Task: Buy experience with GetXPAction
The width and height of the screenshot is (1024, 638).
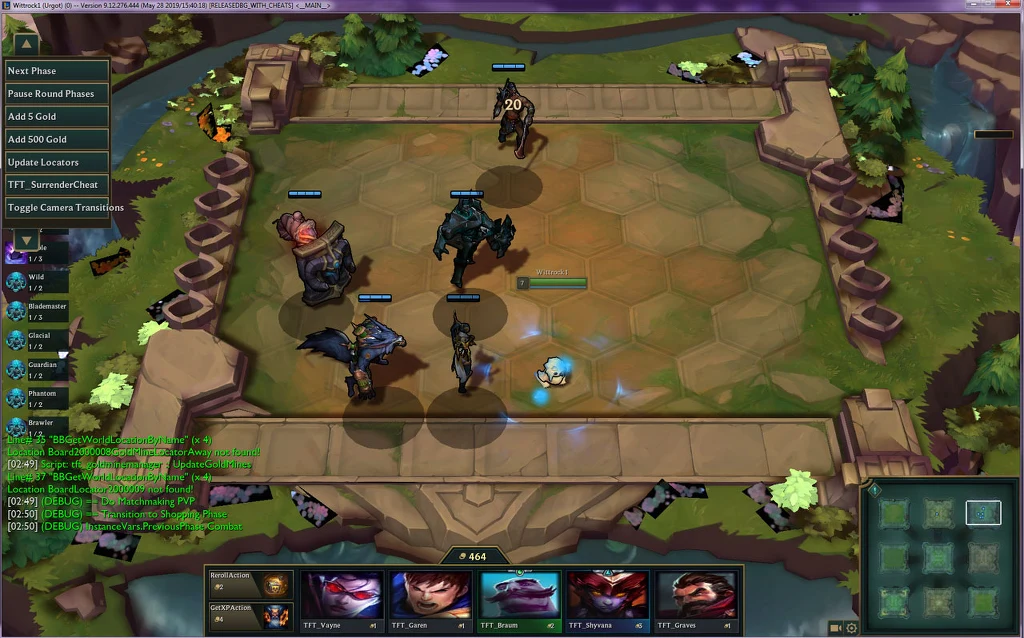Action: click(250, 615)
